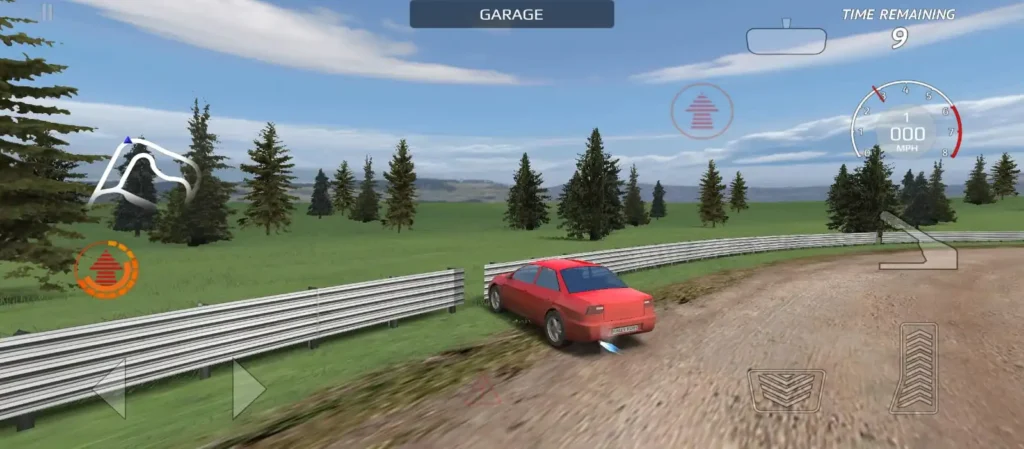Open the Garage menu

click(511, 14)
